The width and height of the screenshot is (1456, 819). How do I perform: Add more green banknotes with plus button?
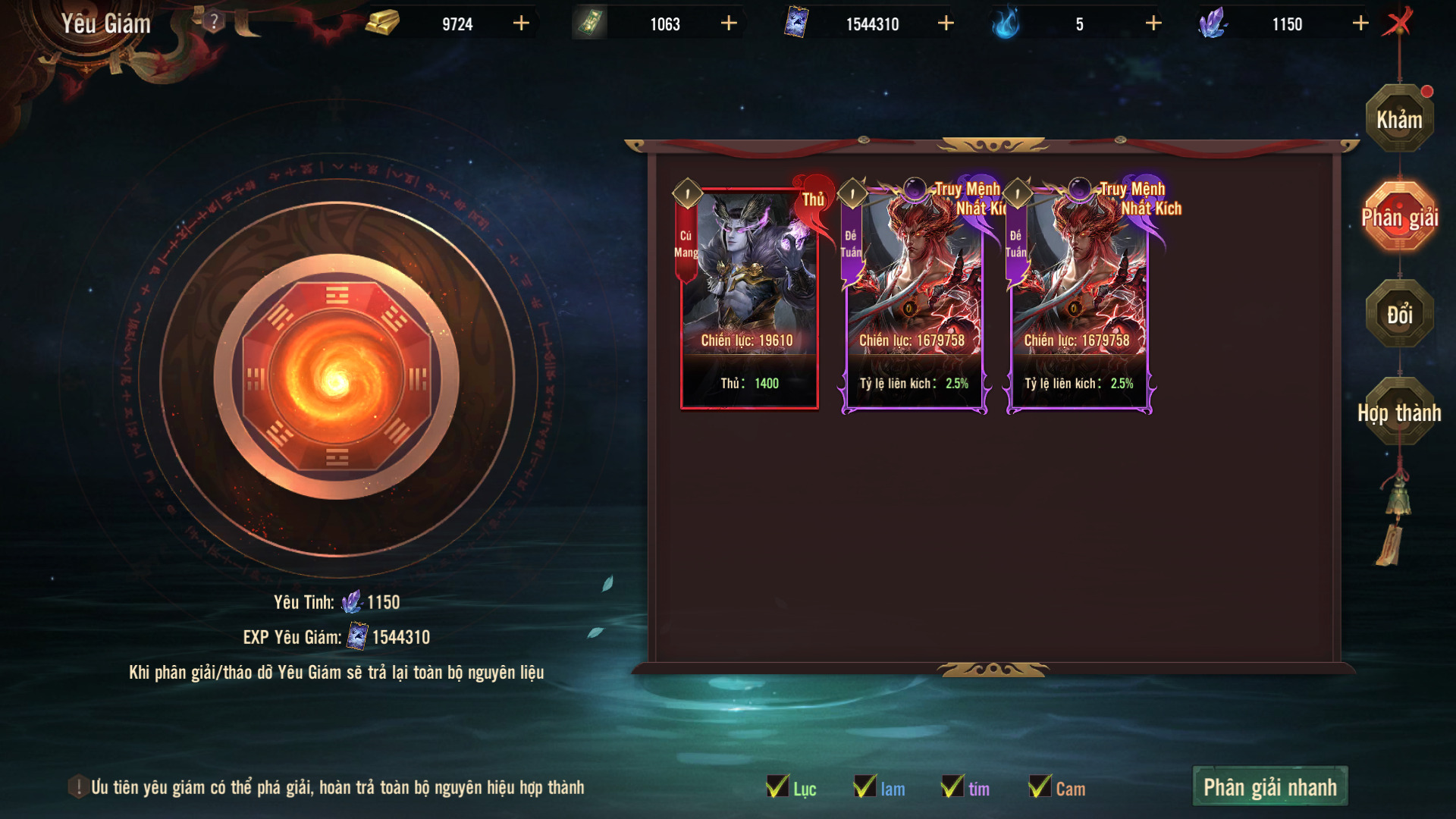click(x=729, y=24)
